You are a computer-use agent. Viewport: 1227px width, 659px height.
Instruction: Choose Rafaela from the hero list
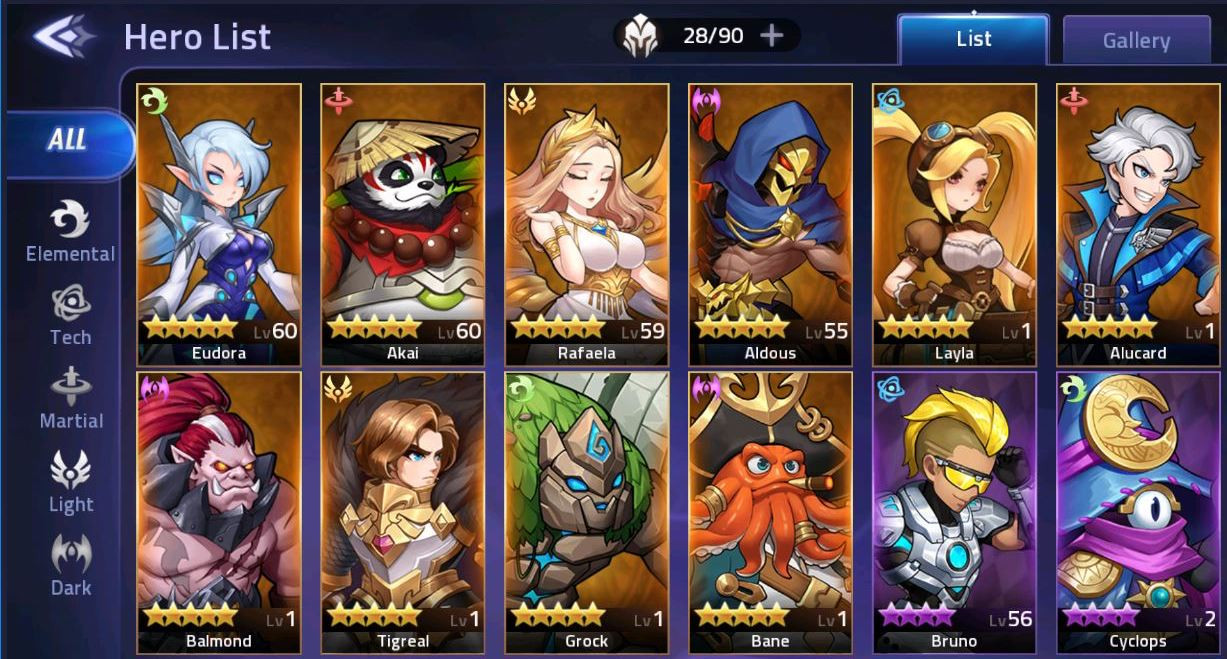click(x=587, y=225)
